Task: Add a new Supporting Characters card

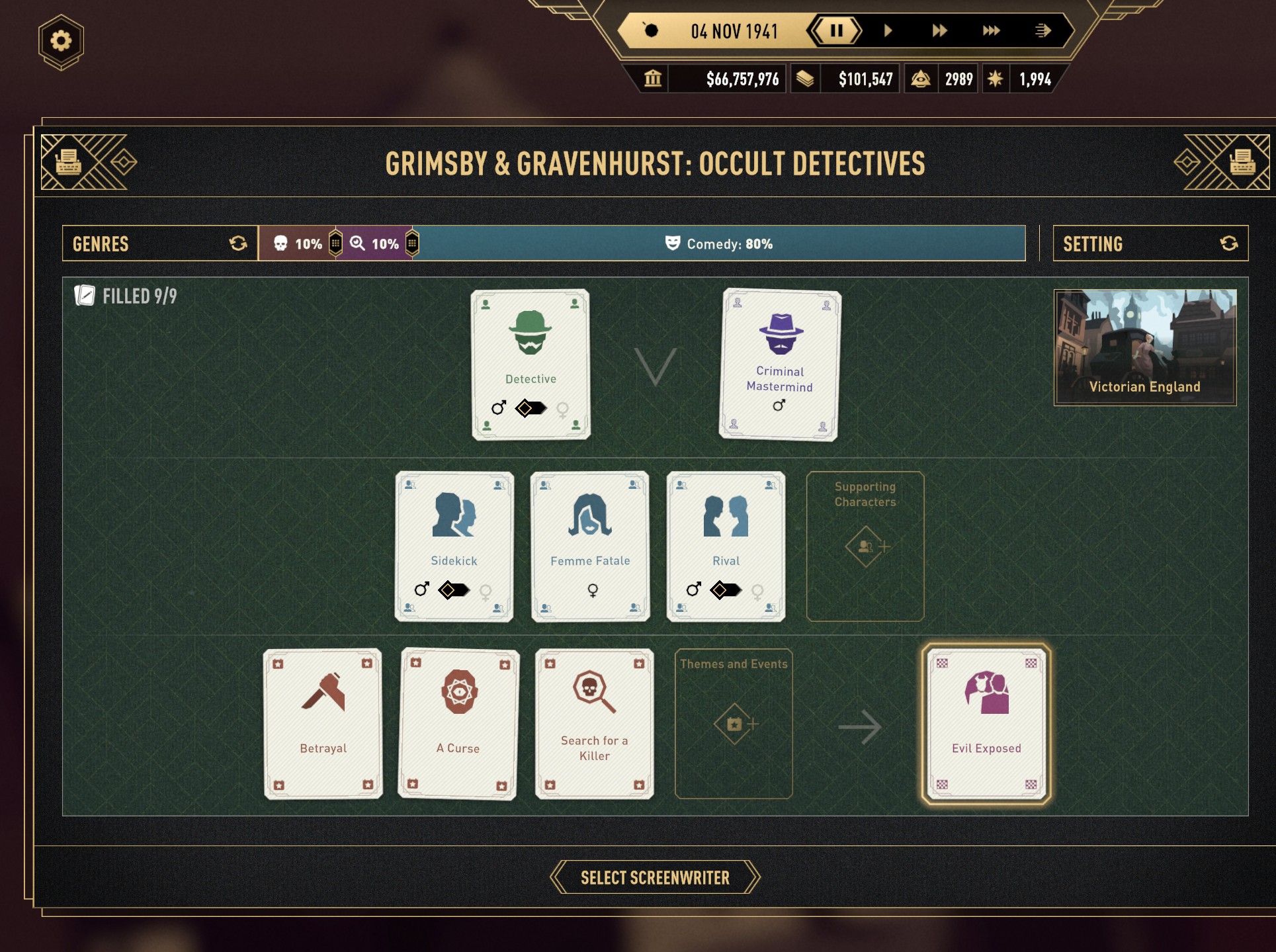Action: point(865,546)
